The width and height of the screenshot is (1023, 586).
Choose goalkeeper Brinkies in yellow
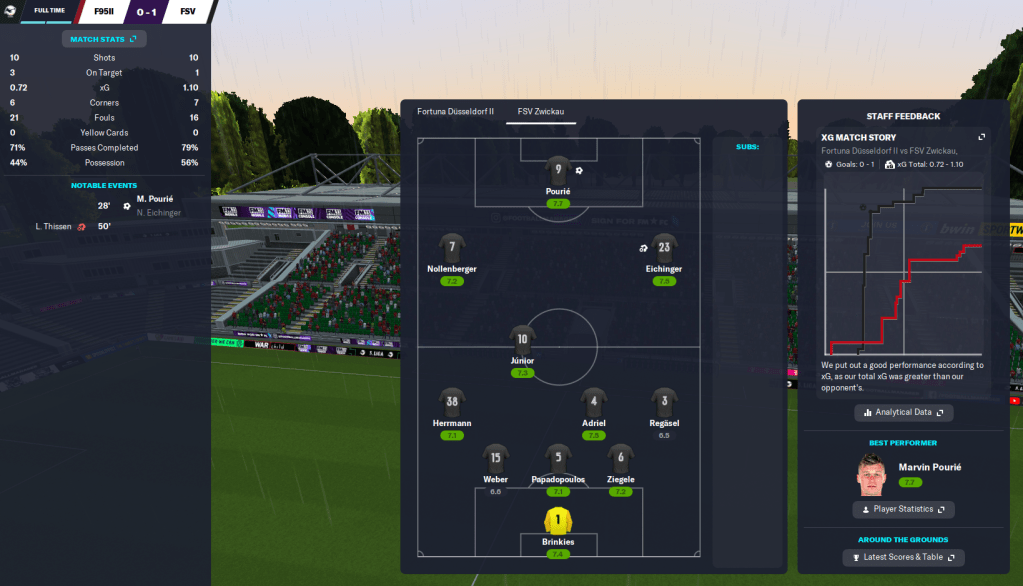[x=558, y=521]
